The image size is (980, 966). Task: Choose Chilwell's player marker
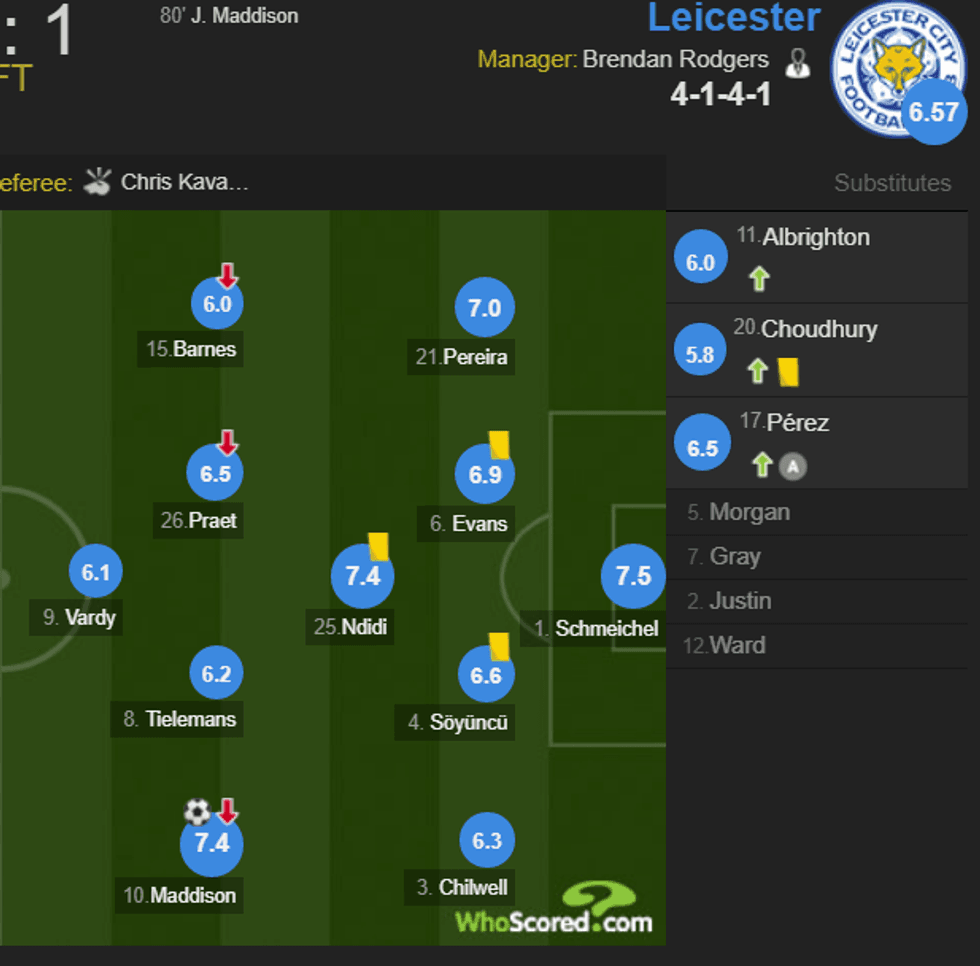click(x=487, y=842)
